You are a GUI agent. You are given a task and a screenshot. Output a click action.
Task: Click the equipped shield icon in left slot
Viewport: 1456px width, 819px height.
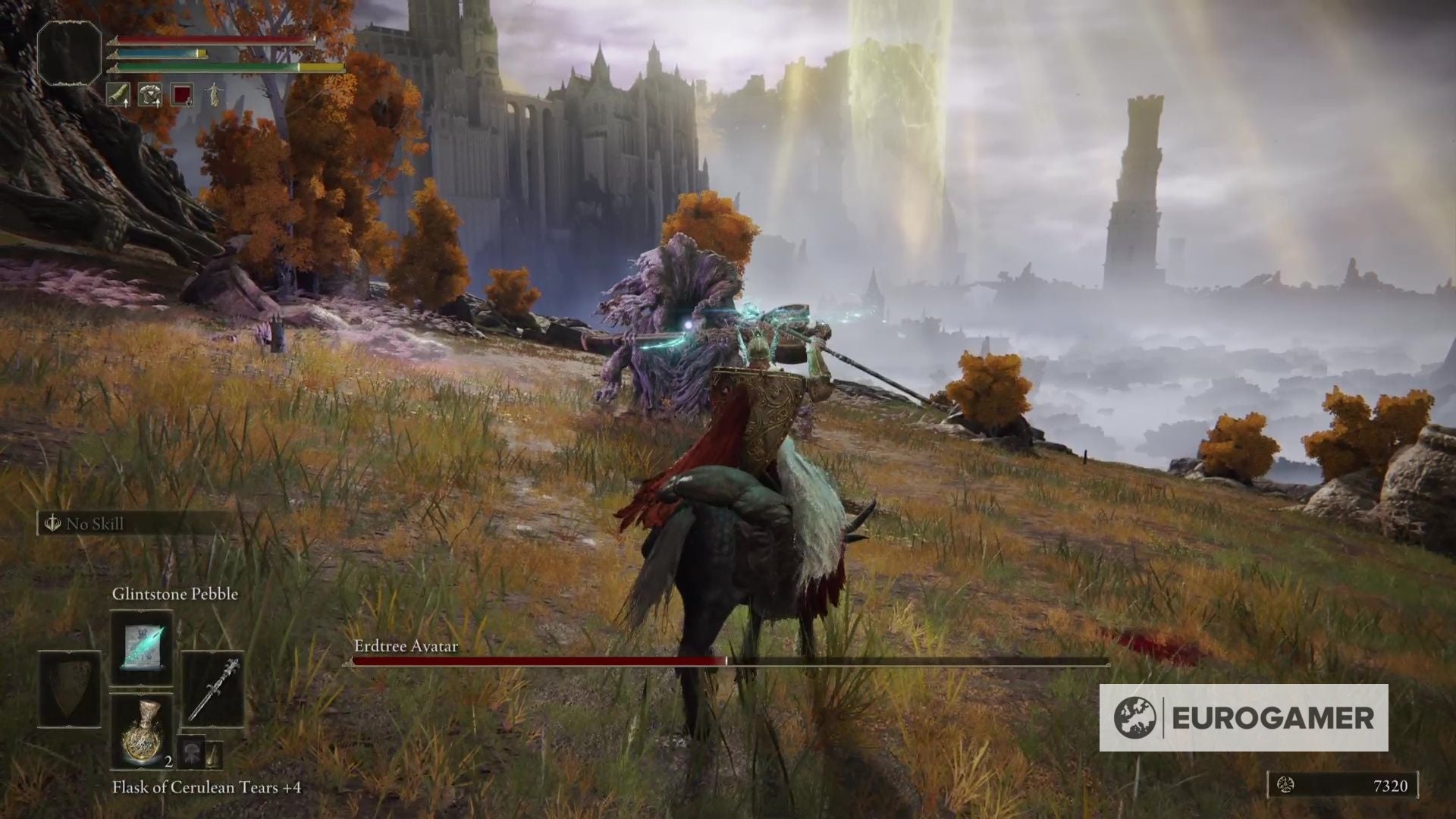click(x=69, y=690)
